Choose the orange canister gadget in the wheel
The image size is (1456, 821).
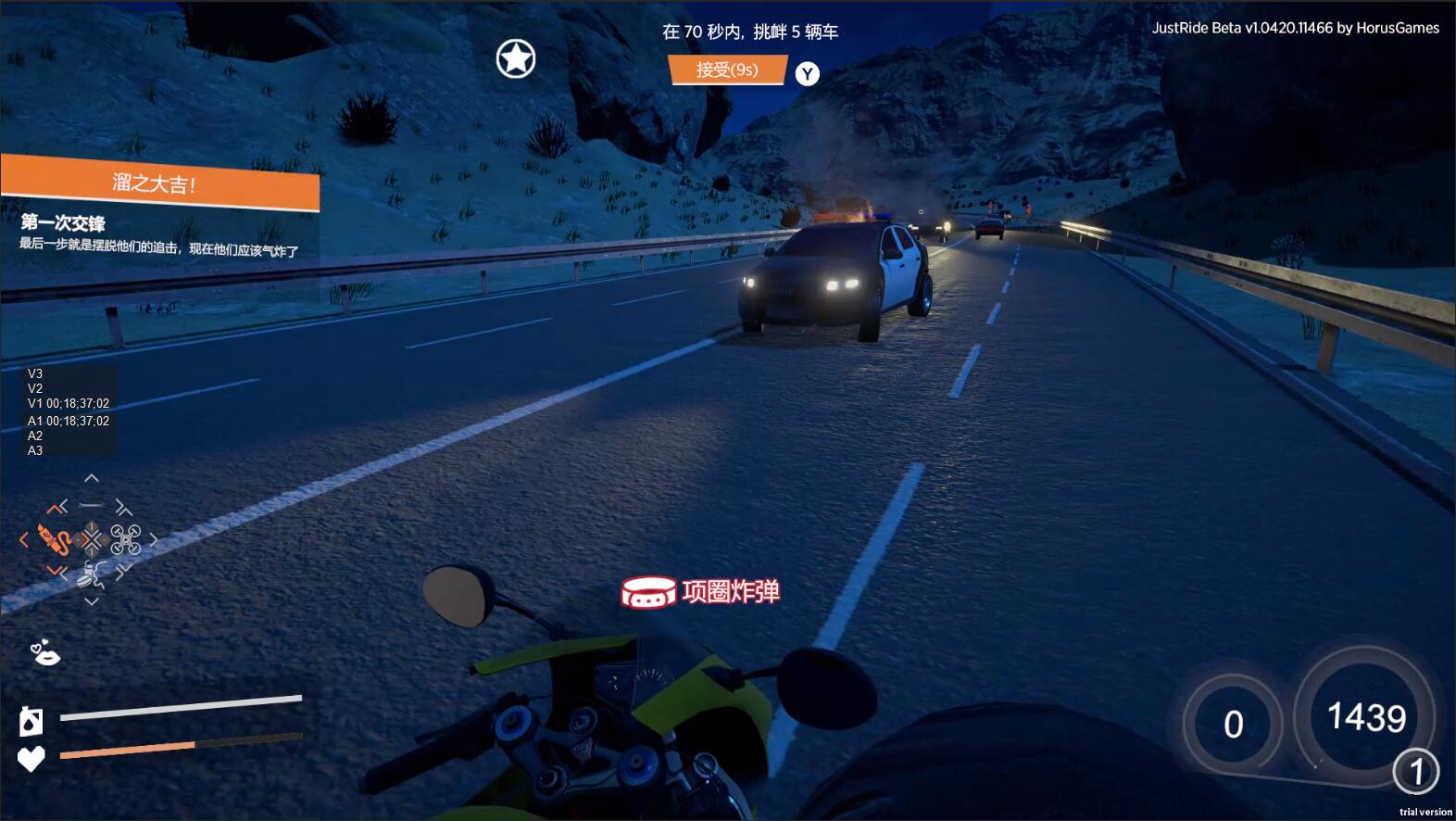pyautogui.click(x=54, y=538)
